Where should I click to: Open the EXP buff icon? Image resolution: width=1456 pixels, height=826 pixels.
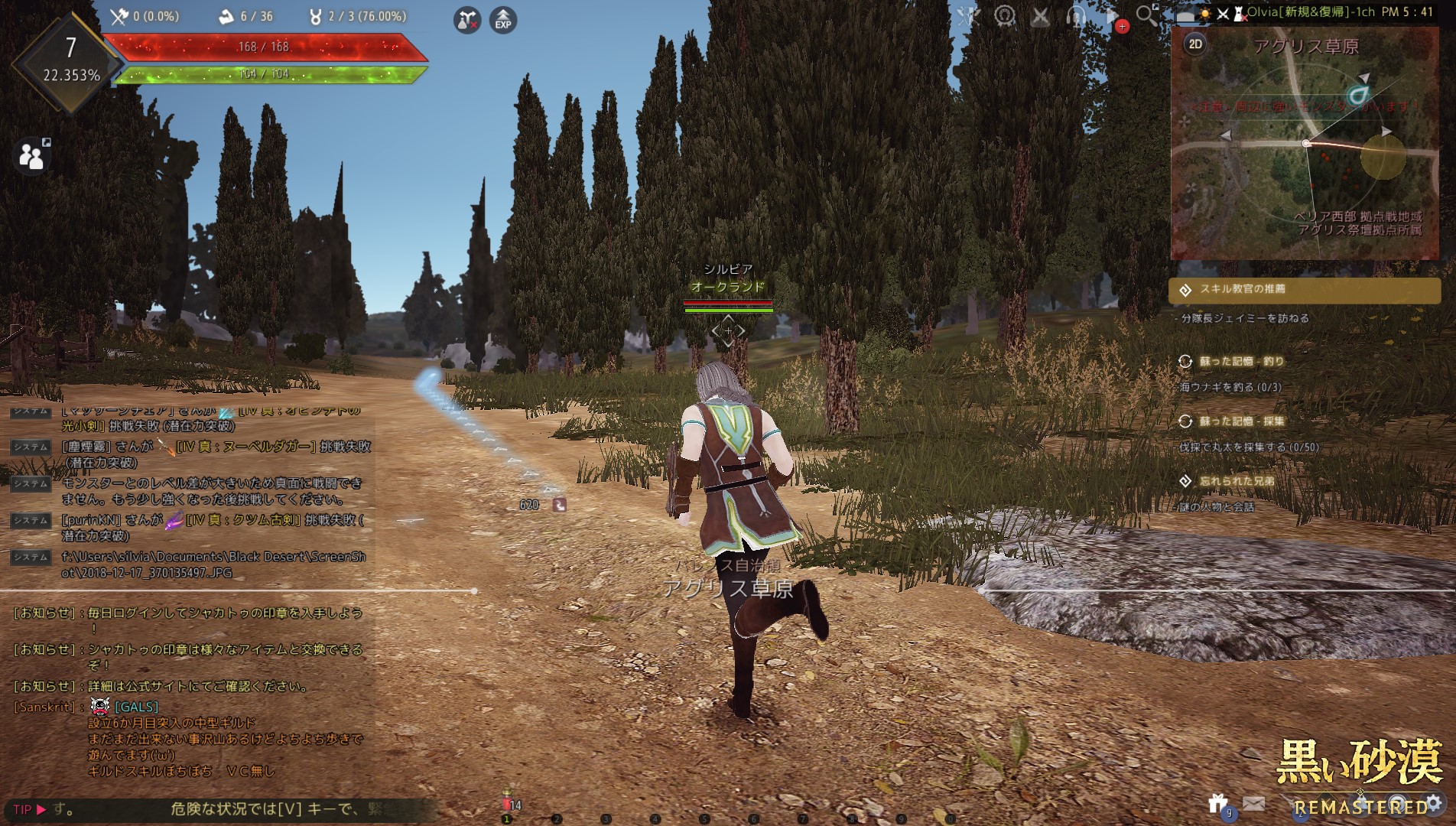click(x=502, y=20)
